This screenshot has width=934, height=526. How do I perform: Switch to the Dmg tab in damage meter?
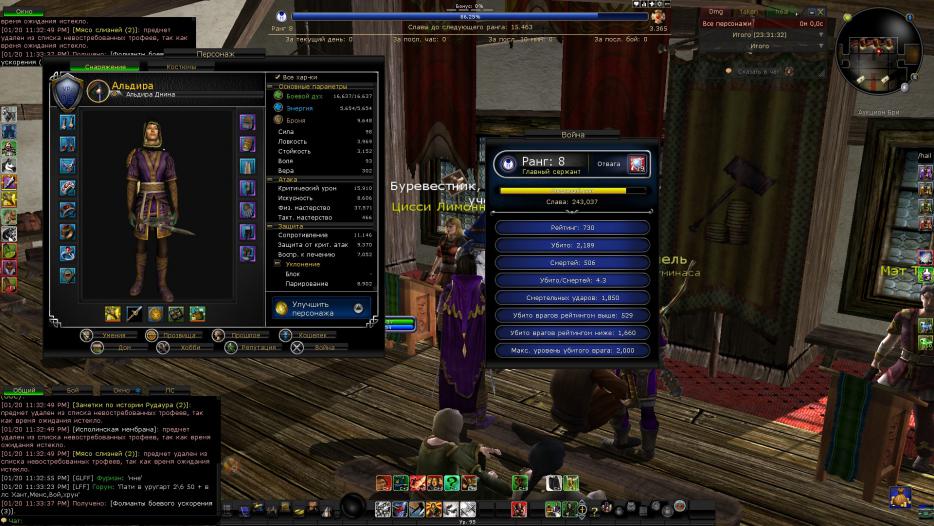click(715, 10)
